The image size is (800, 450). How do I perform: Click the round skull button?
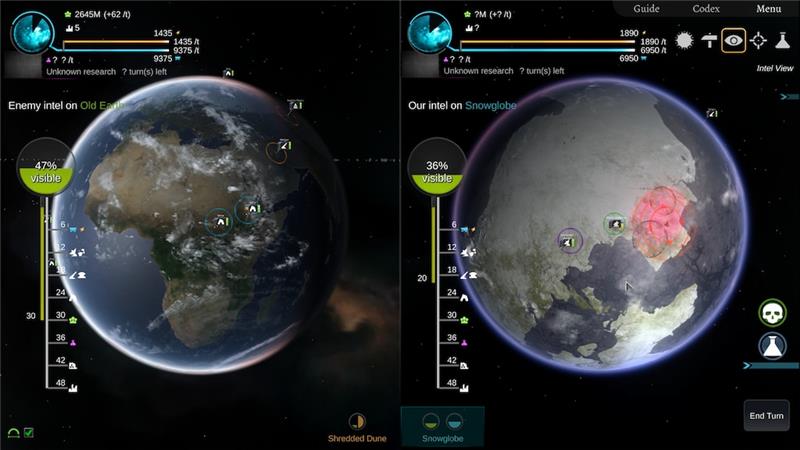click(x=772, y=313)
